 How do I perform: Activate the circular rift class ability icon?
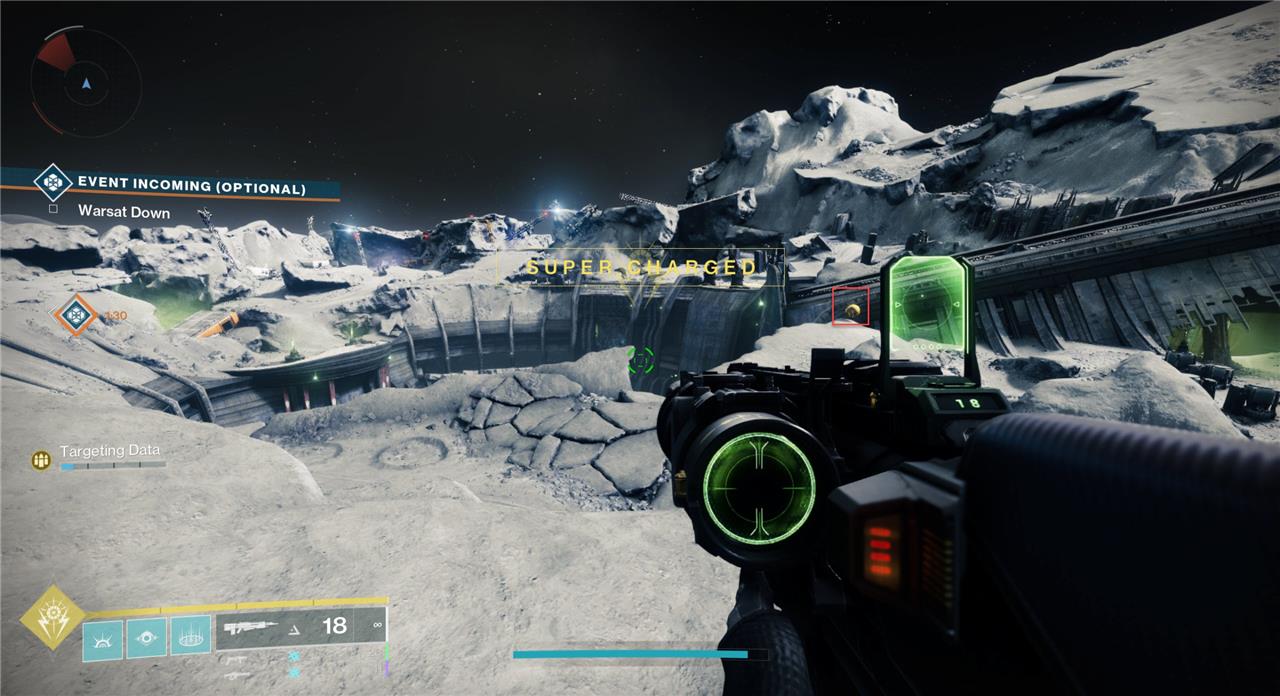point(190,637)
